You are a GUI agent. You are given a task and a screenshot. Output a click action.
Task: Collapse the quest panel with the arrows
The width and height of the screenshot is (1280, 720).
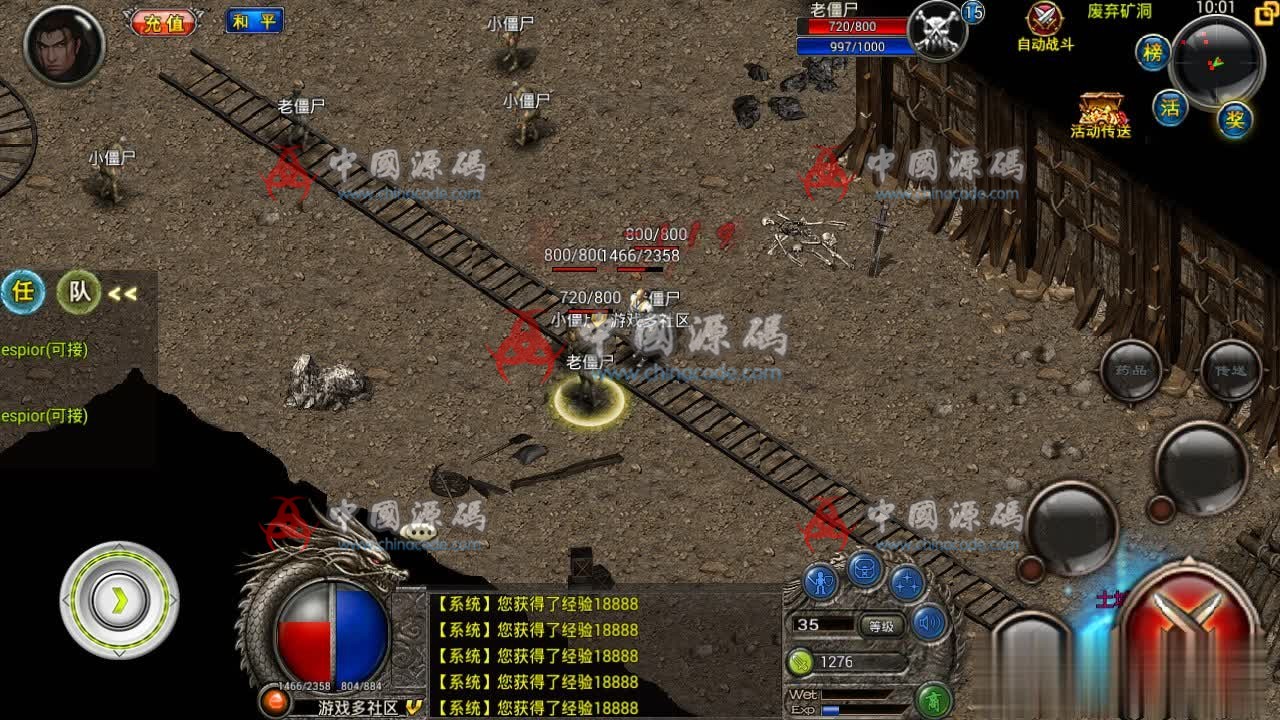(122, 294)
